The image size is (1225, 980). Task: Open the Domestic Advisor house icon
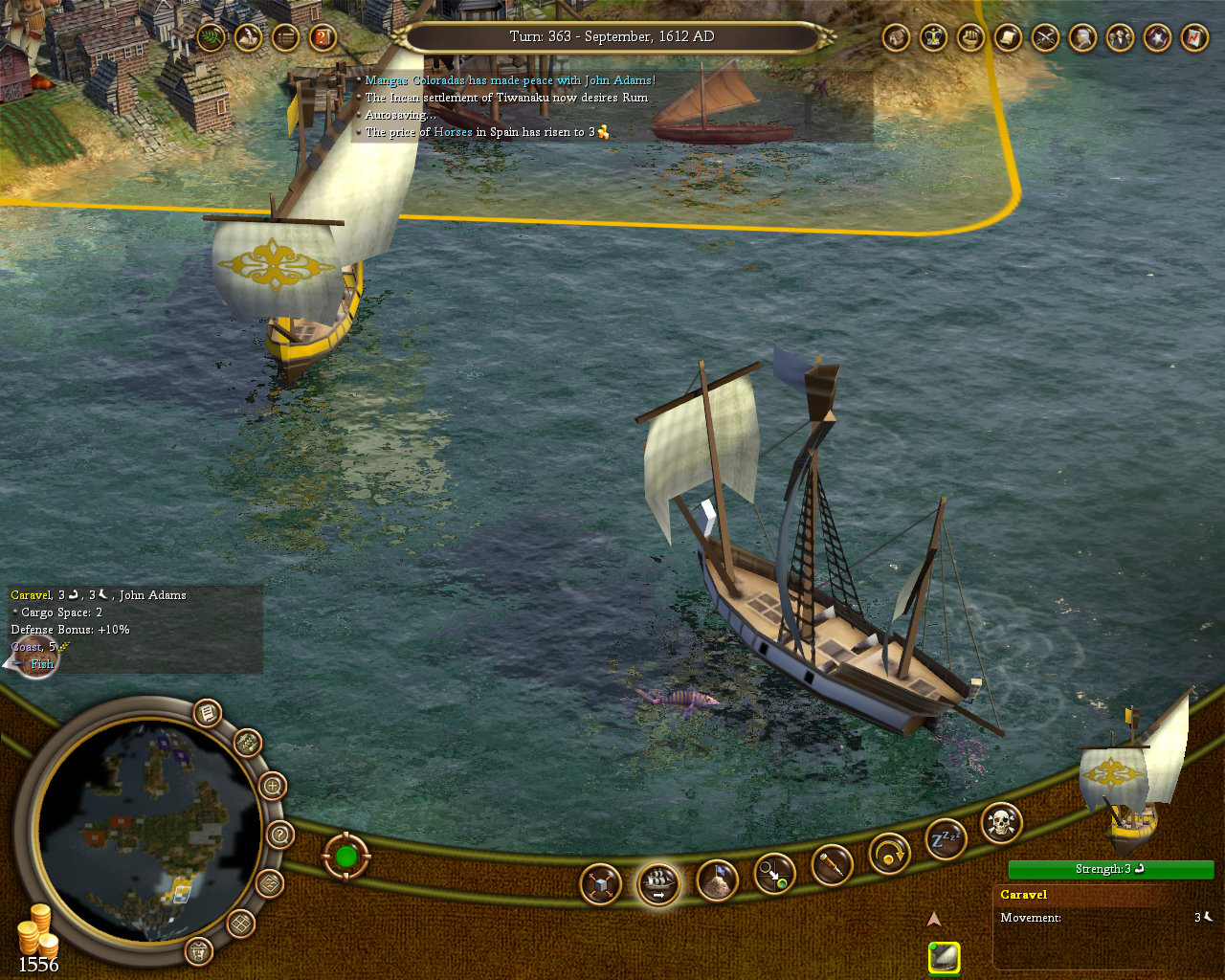point(895,38)
